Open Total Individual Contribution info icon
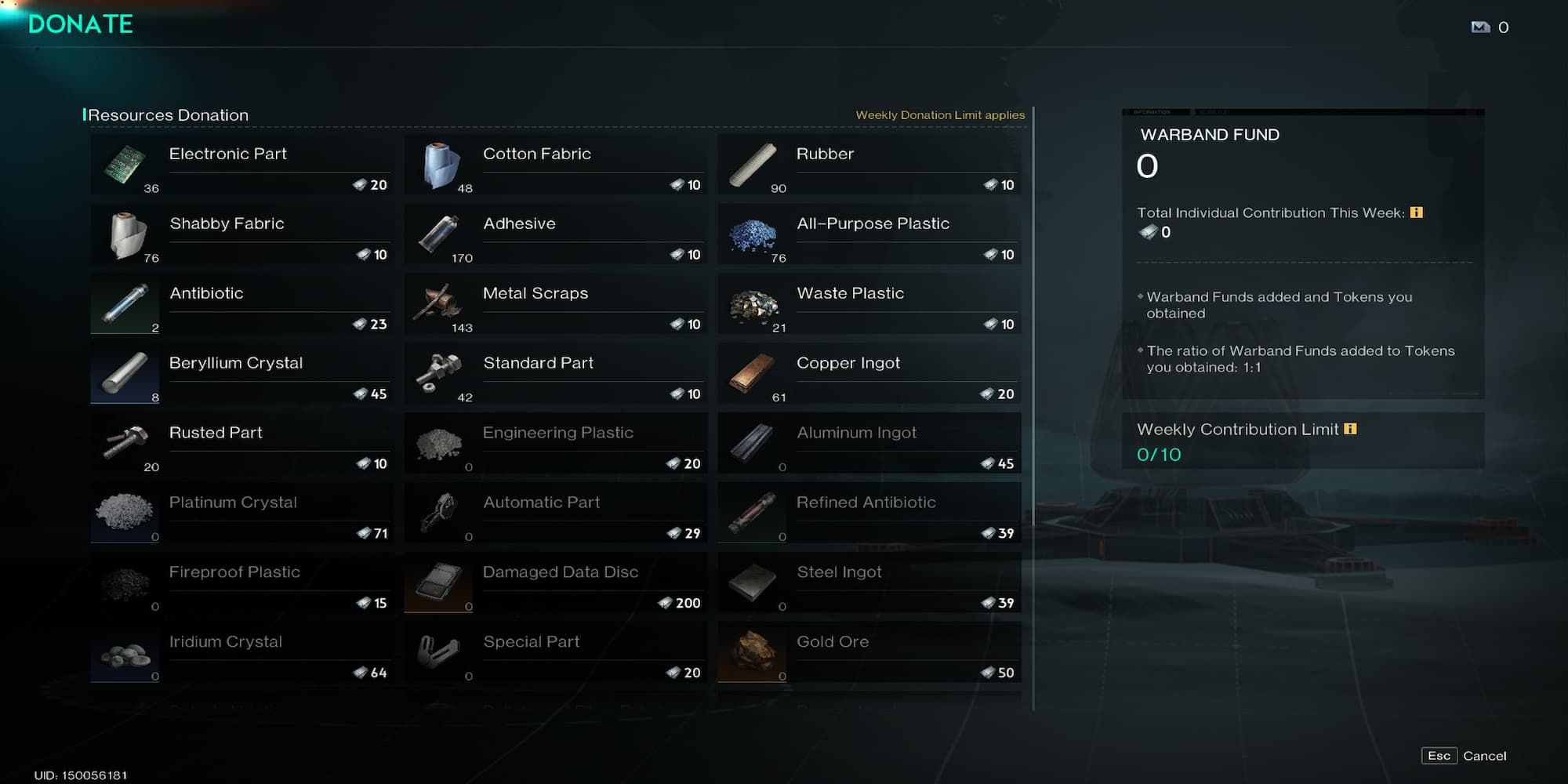Viewport: 1568px width, 784px height. tap(1416, 212)
